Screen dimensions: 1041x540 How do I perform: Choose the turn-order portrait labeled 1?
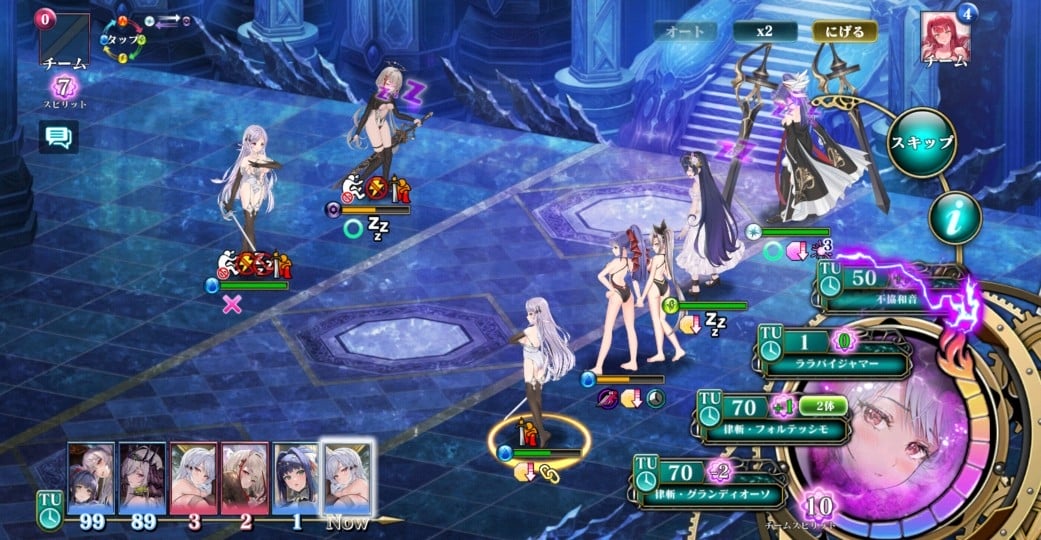click(295, 477)
